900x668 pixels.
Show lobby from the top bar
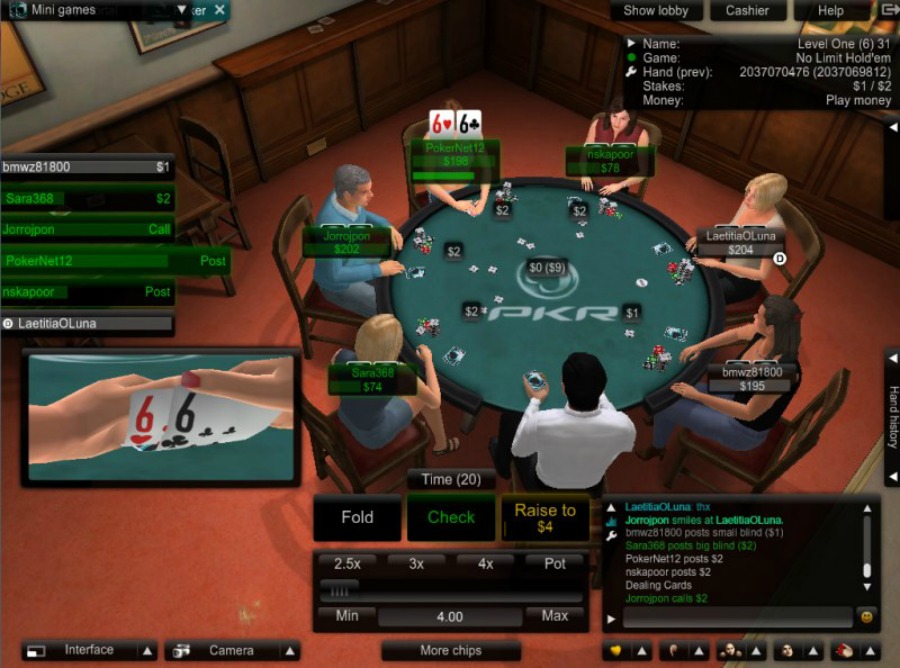coord(656,11)
